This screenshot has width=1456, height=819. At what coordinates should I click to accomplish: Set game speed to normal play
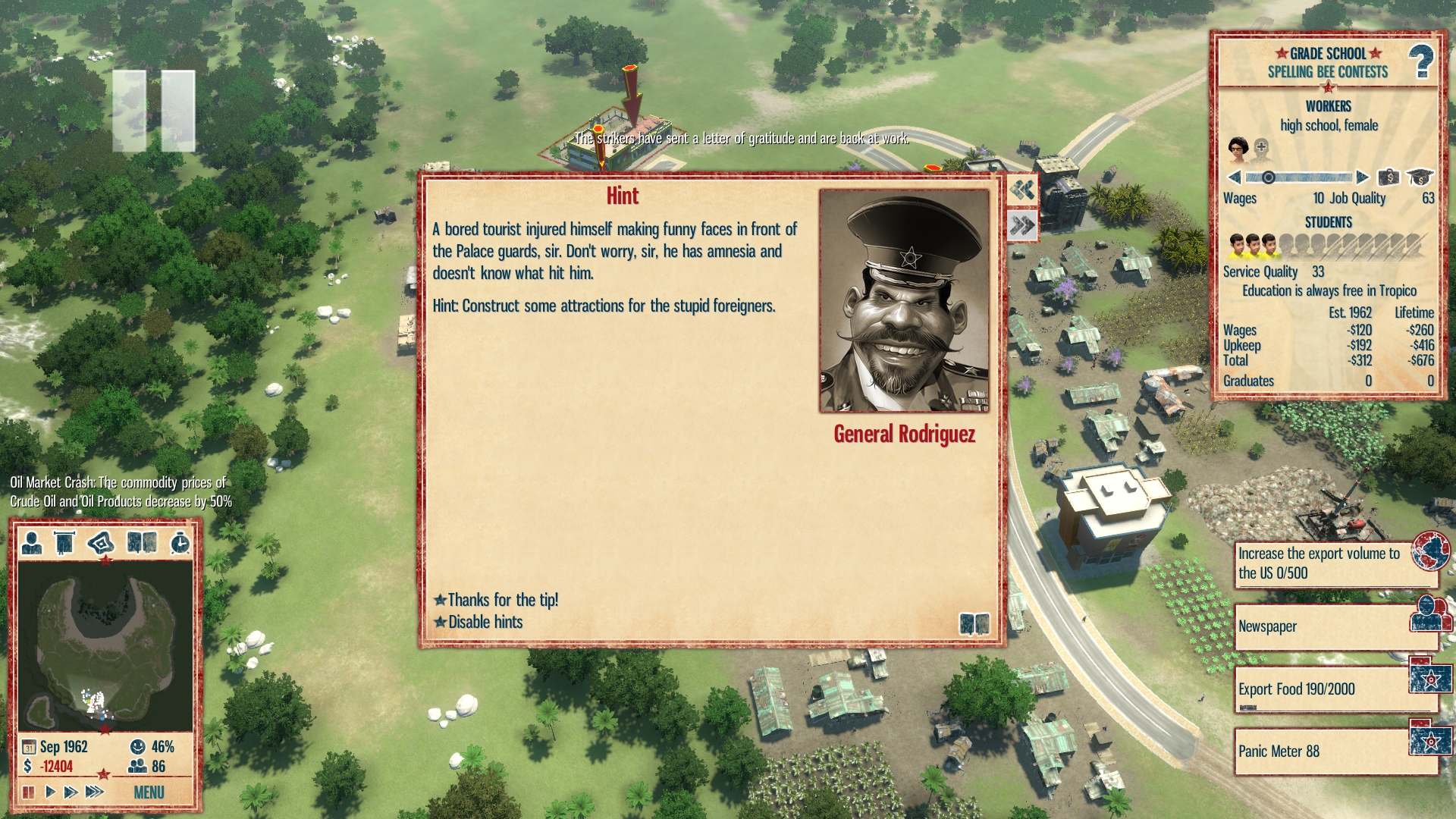pos(50,792)
